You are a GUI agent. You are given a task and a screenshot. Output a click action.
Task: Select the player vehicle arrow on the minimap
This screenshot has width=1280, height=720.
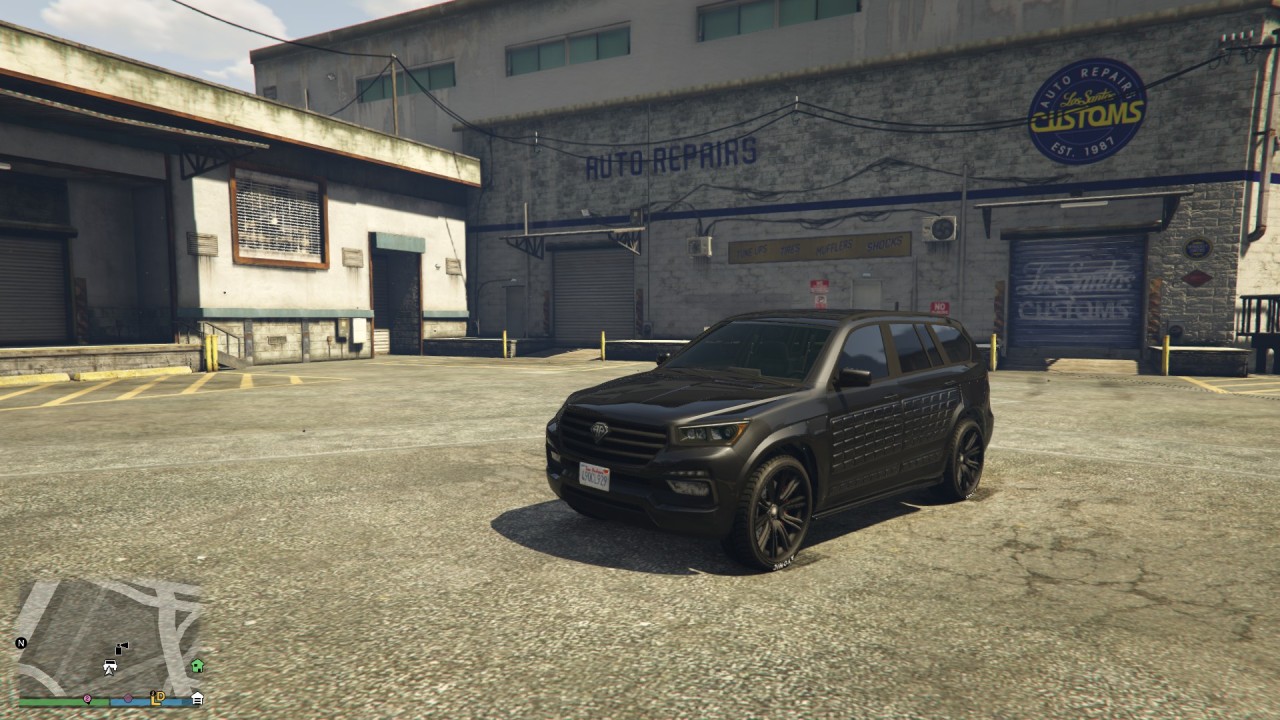point(110,667)
